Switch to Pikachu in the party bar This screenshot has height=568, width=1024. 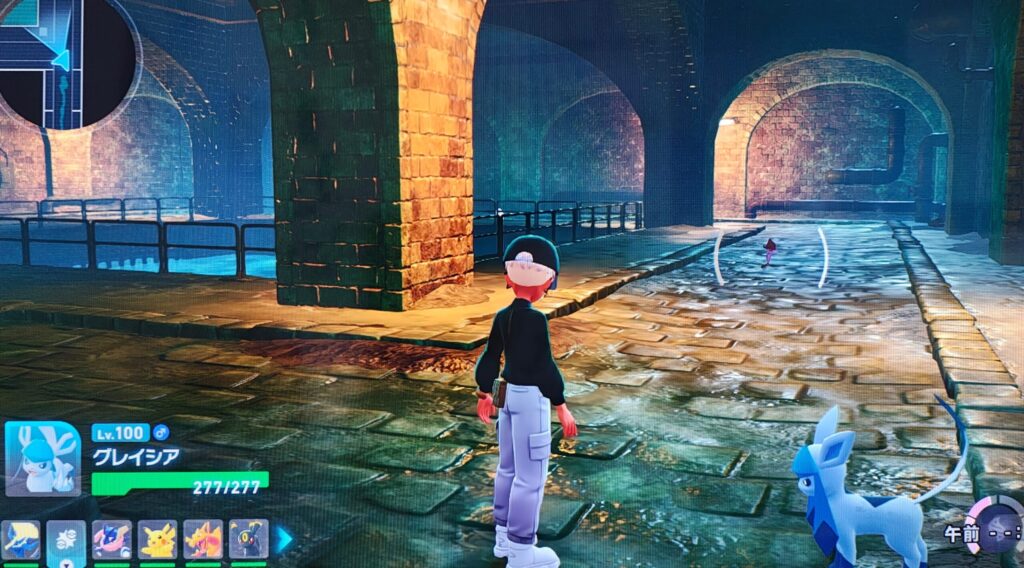pos(157,539)
